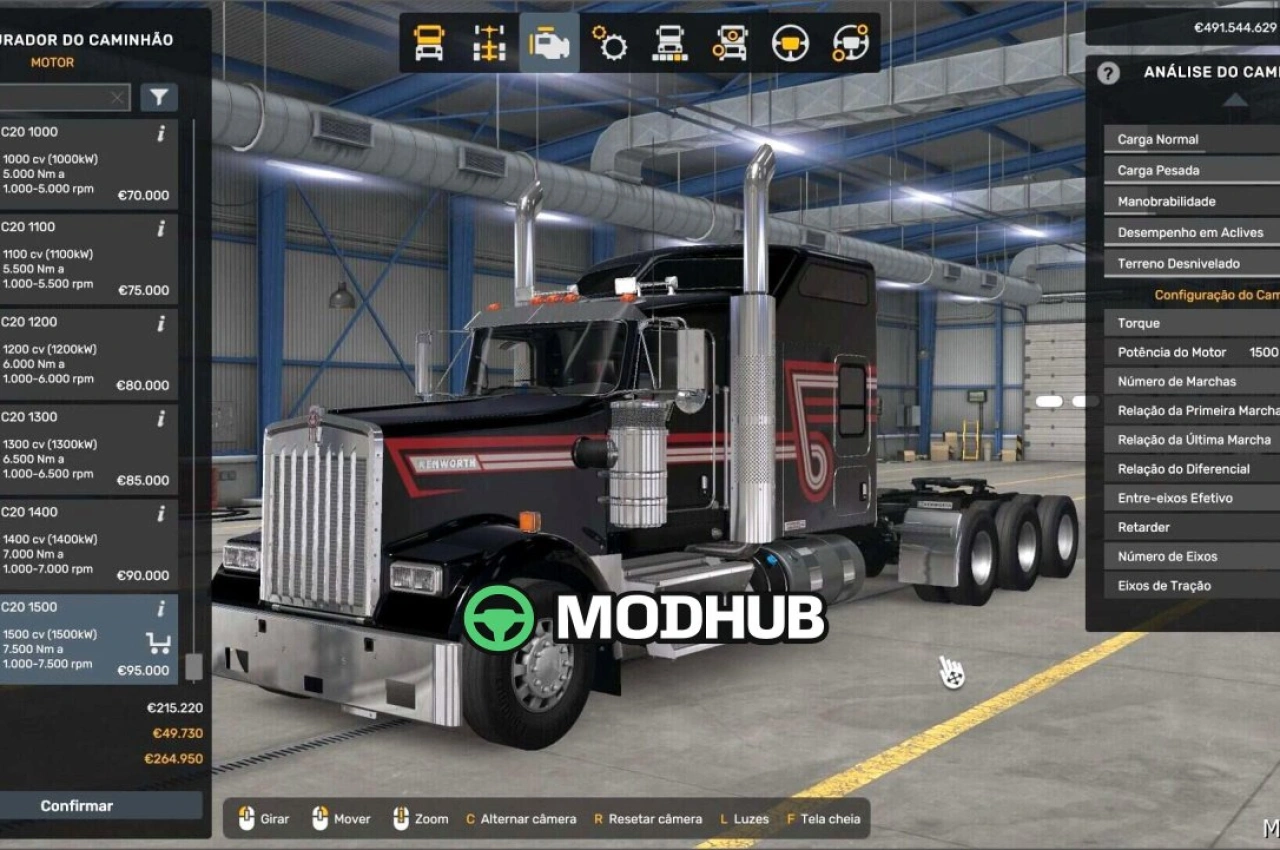The image size is (1280, 850).
Task: Select the rightmost driving setup steering icon
Action: click(x=848, y=42)
